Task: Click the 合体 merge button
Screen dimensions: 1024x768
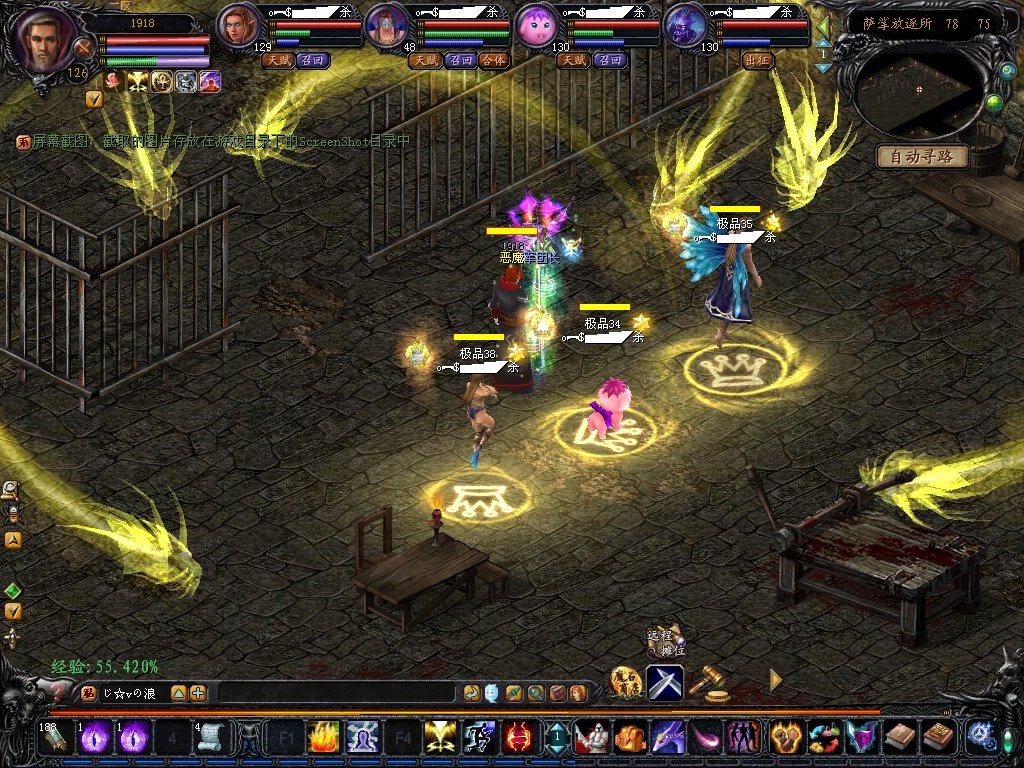Action: pos(493,60)
